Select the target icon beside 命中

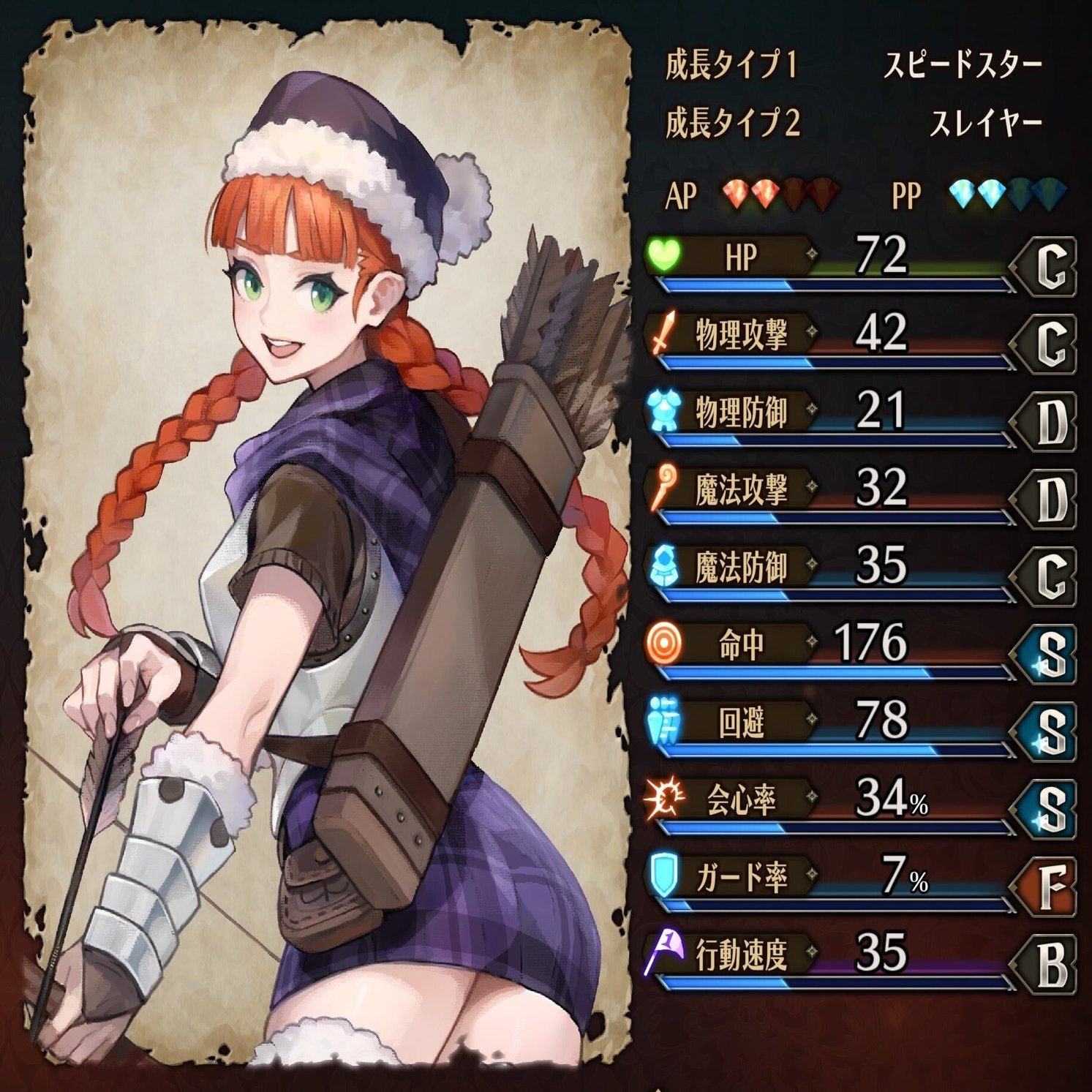pos(662,641)
